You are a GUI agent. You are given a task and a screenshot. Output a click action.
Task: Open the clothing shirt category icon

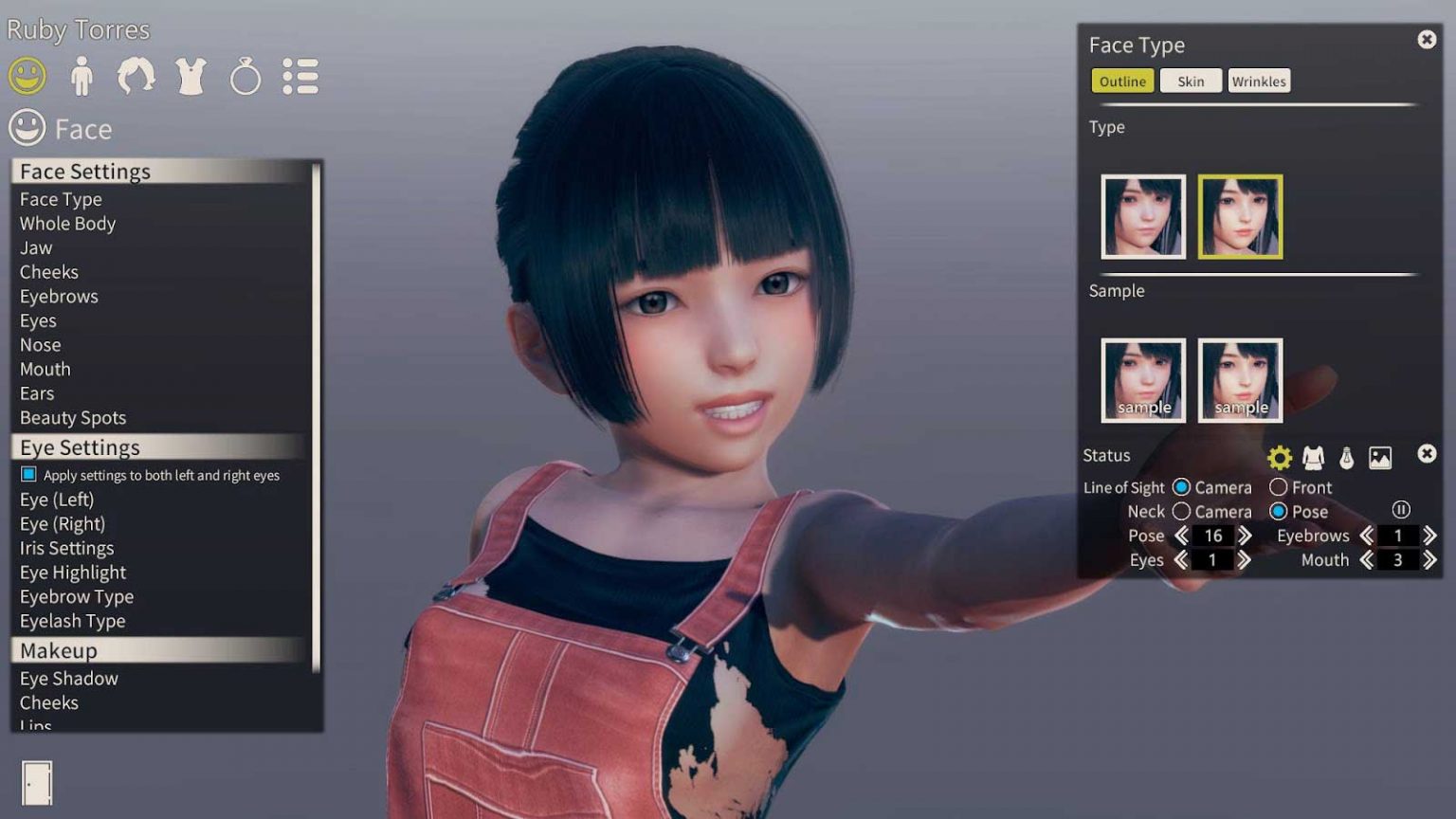click(x=191, y=76)
